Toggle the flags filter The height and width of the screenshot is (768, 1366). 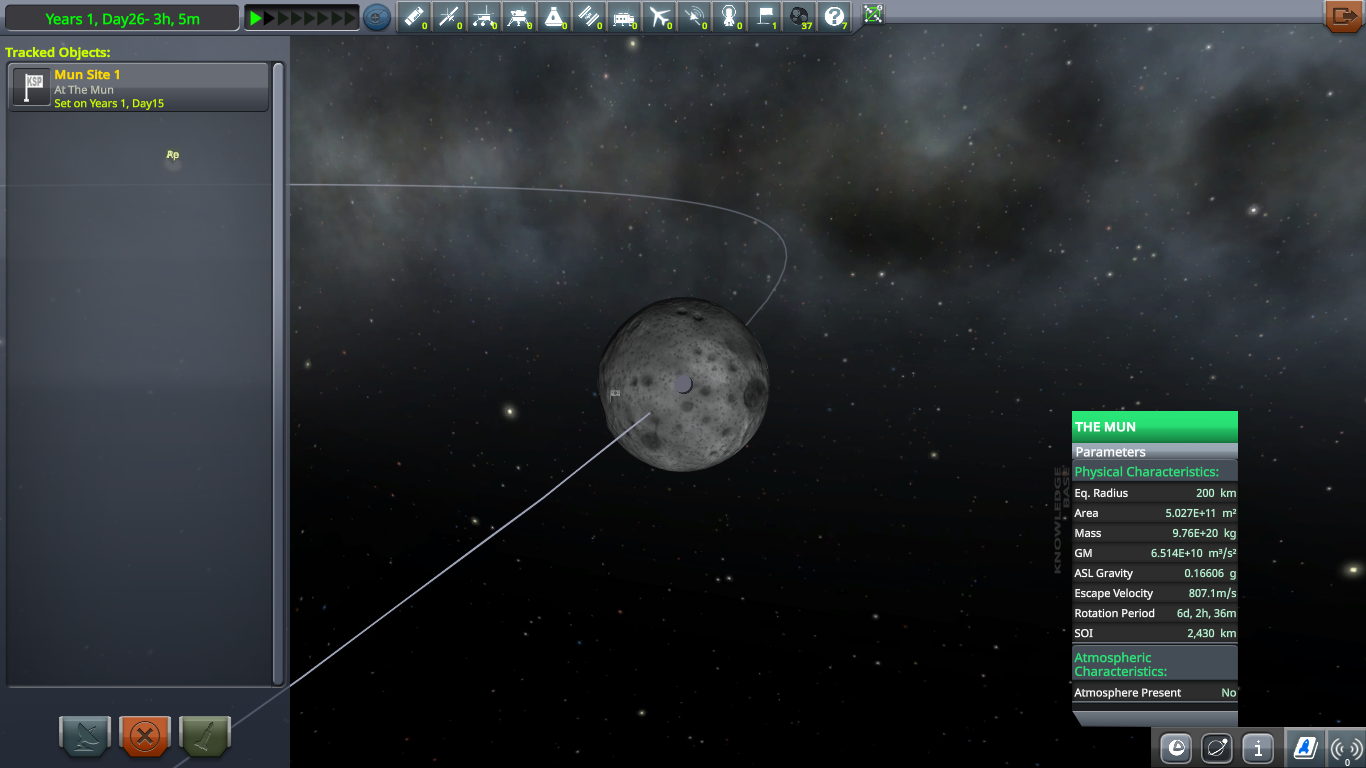click(x=762, y=17)
